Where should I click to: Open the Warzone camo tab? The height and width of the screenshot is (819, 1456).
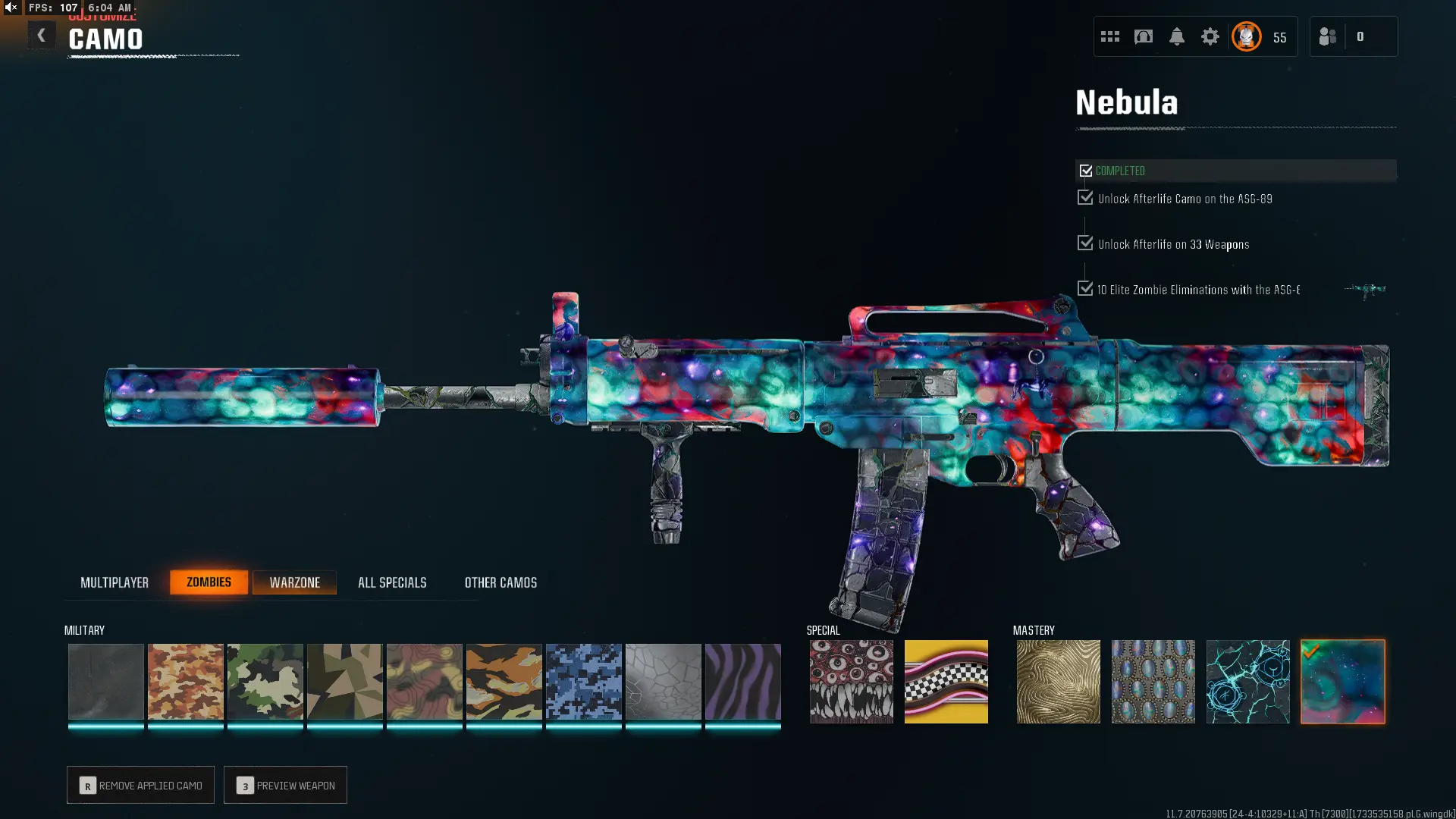(x=294, y=582)
